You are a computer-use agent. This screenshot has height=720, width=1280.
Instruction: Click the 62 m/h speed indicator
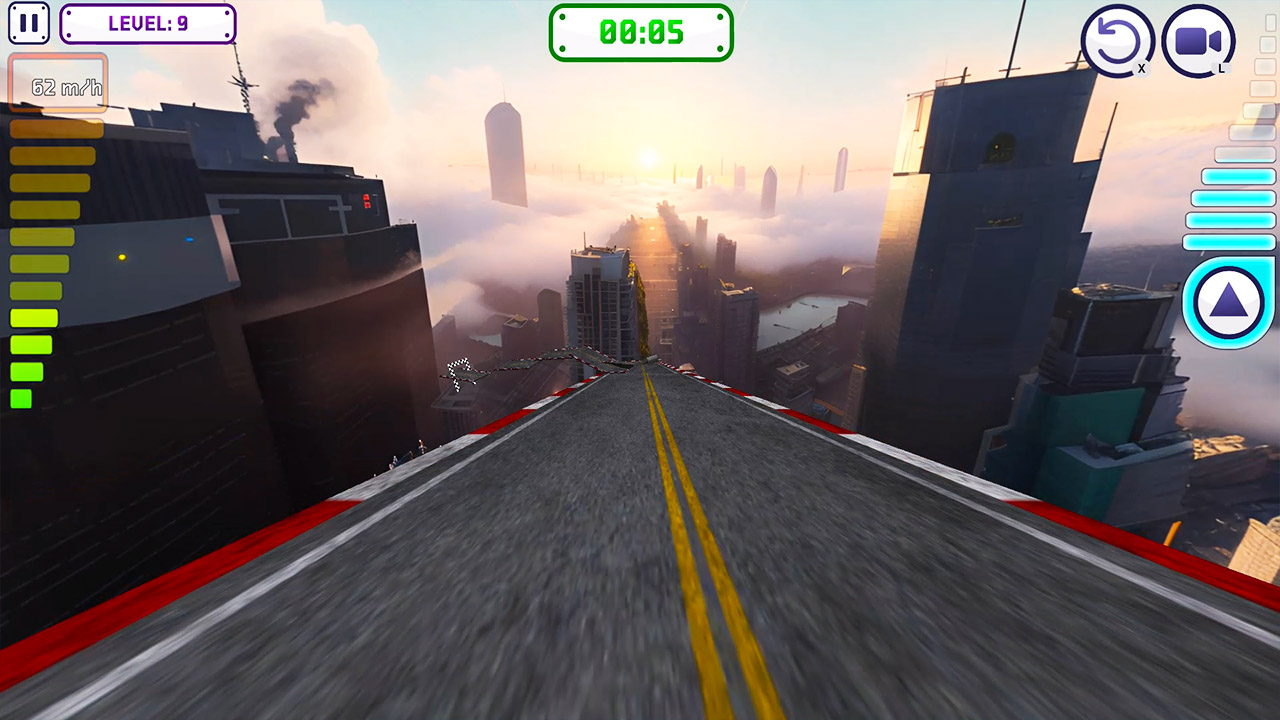(x=57, y=83)
